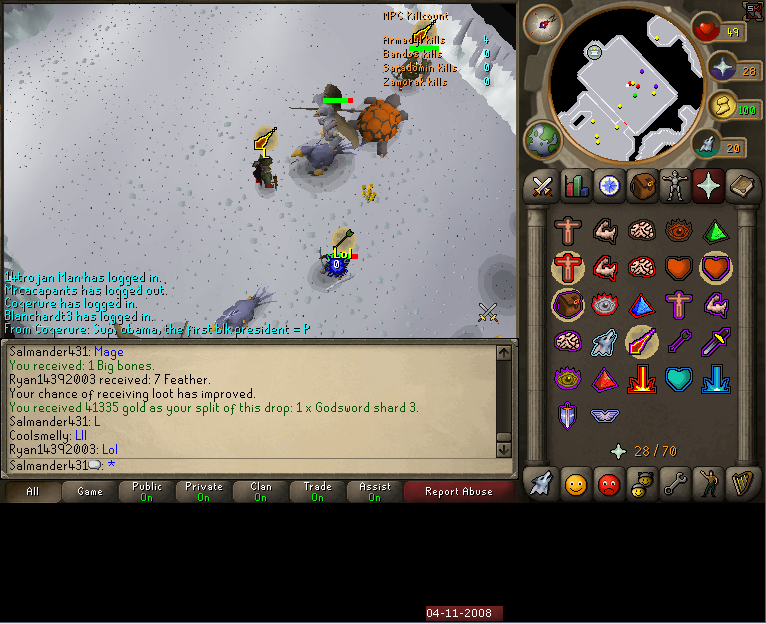Screen dimensions: 766x624
Task: Show the worn equipment tab
Action: [x=675, y=186]
